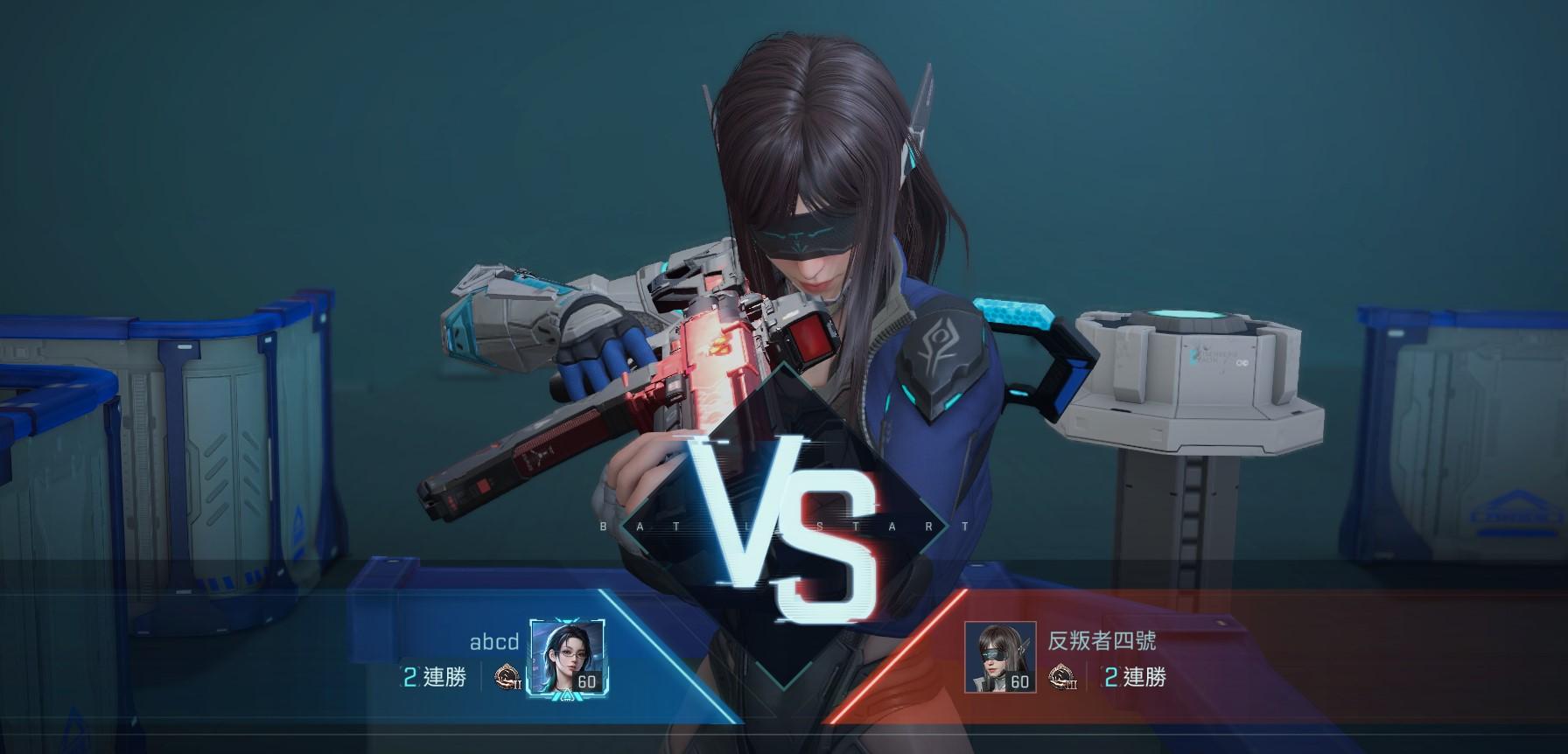This screenshot has width=1568, height=754.
Task: Select player abcd's portrait with glasses
Action: click(x=568, y=658)
